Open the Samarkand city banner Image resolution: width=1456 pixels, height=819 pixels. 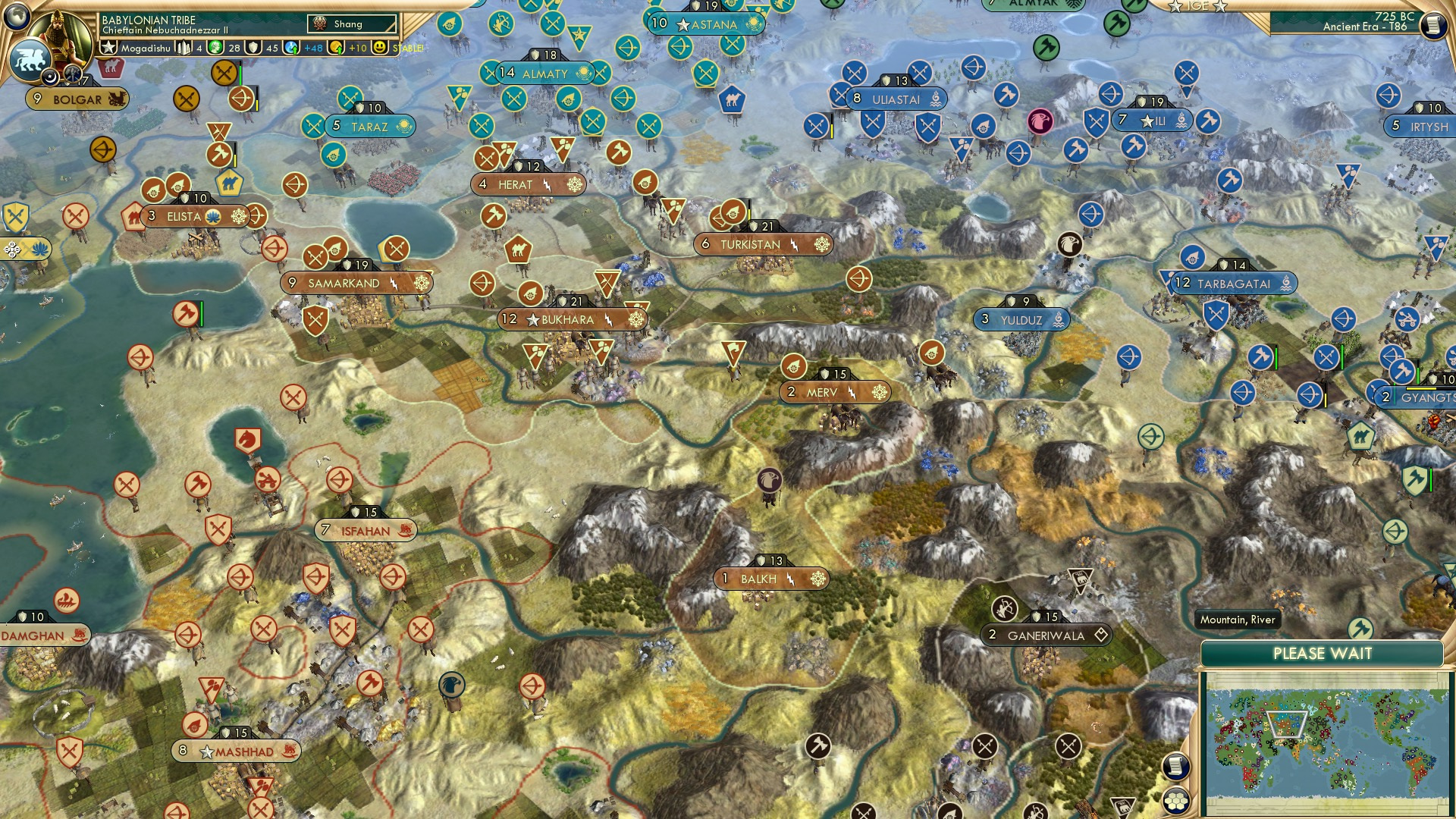343,283
